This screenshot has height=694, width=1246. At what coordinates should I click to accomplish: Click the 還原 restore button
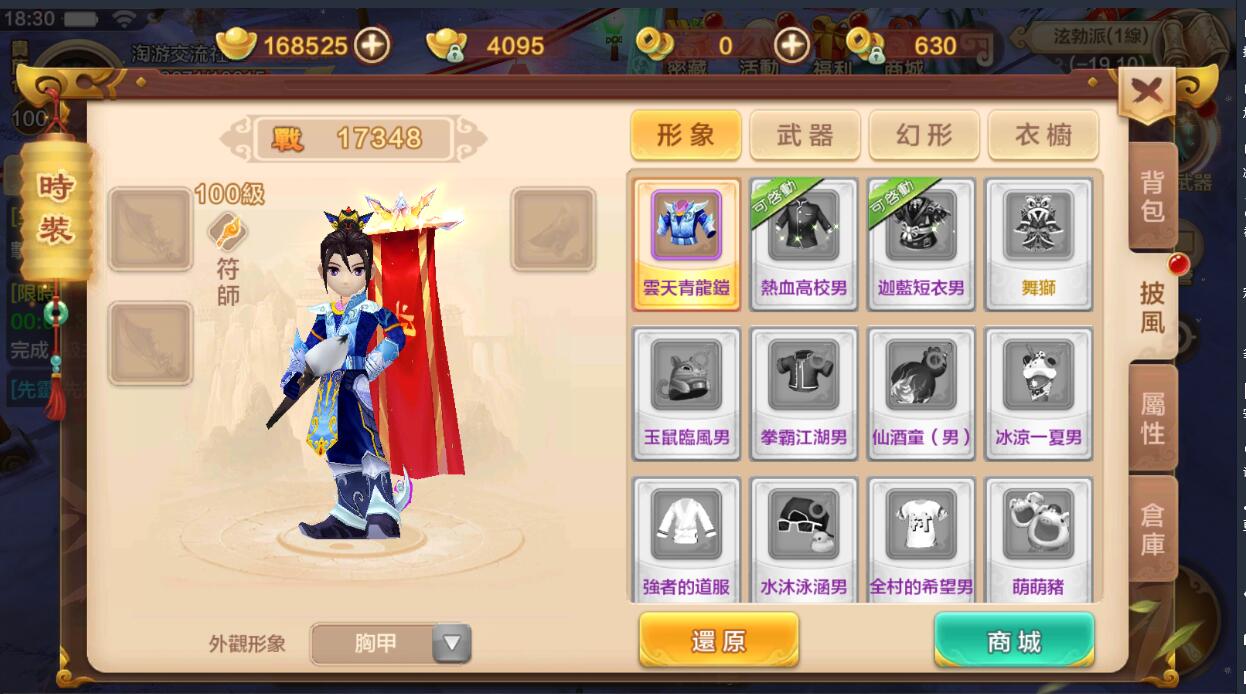click(718, 641)
